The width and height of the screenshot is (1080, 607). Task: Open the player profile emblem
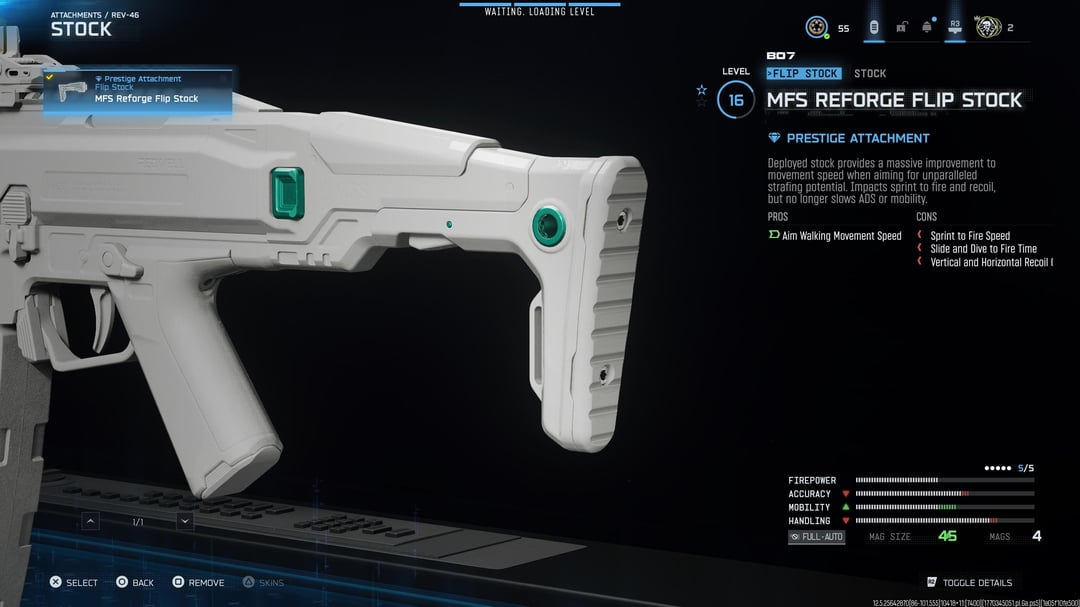pos(989,27)
